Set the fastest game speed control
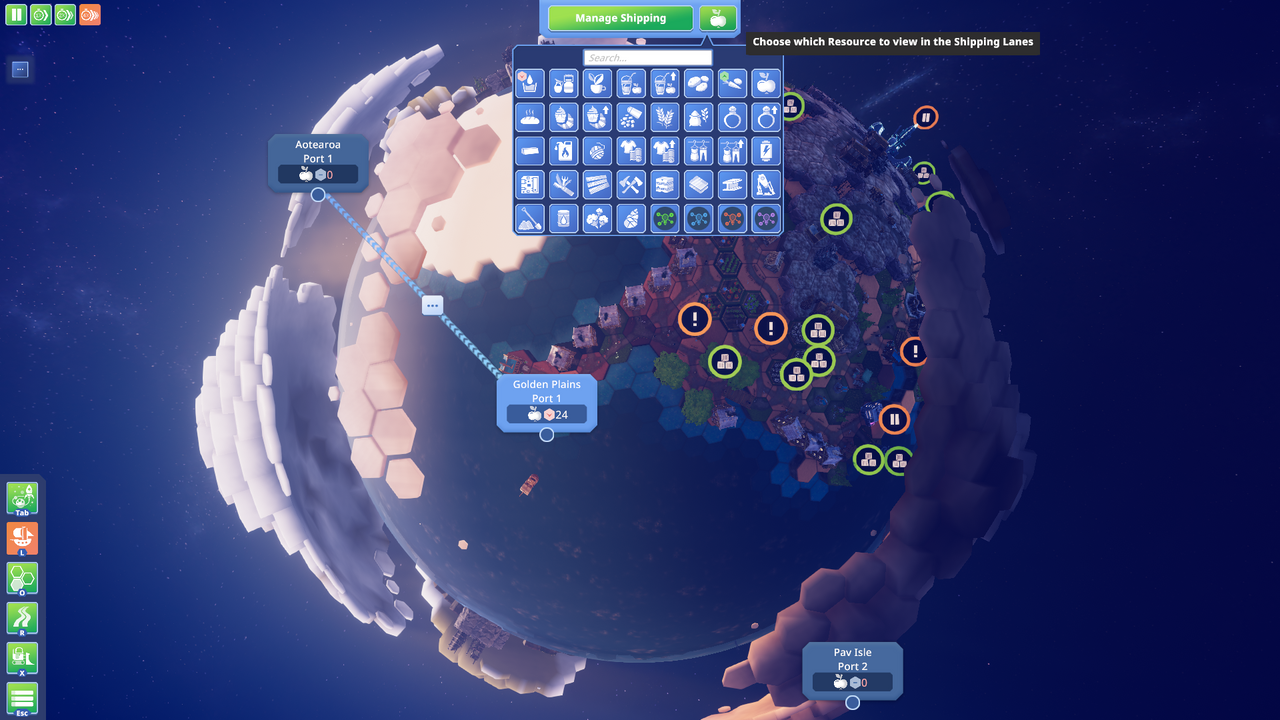Viewport: 1280px width, 720px height. pyautogui.click(x=89, y=14)
